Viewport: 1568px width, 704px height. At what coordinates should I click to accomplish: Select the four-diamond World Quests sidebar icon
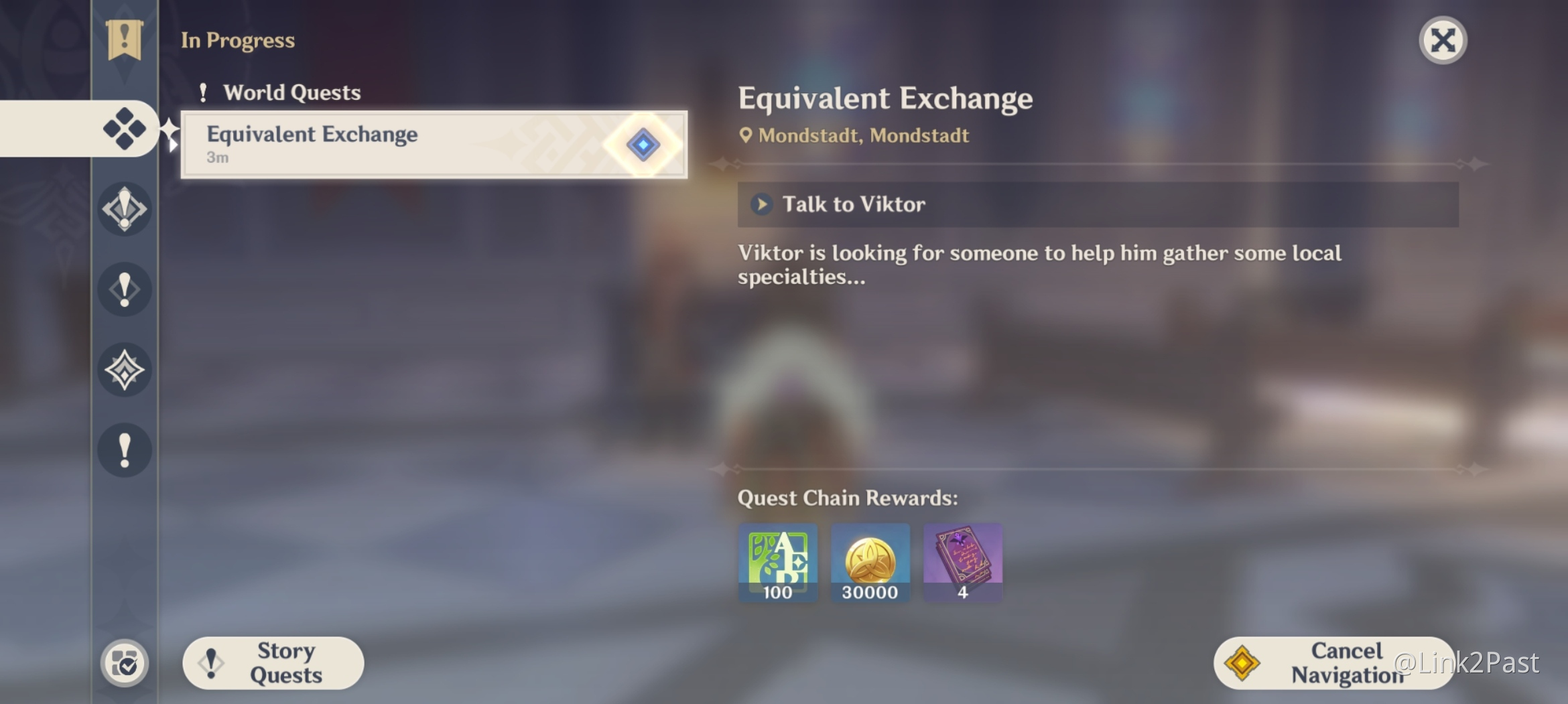click(x=124, y=129)
